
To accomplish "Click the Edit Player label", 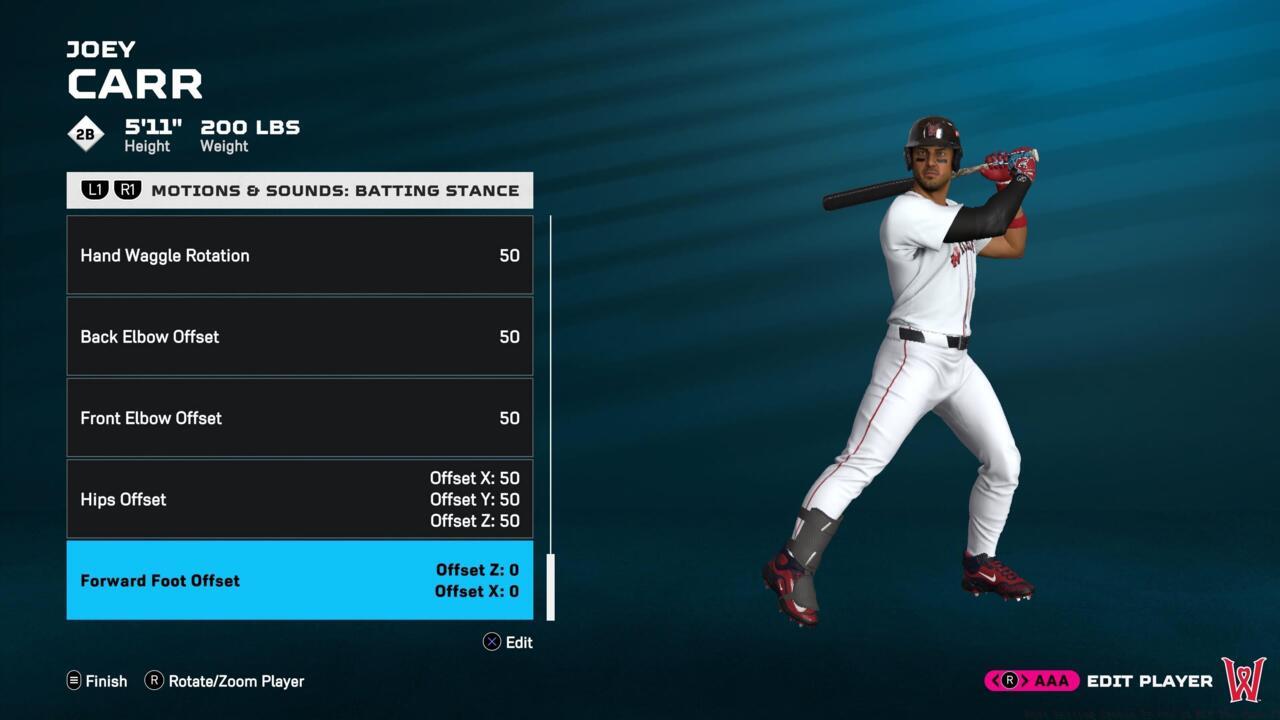I will tap(1149, 680).
